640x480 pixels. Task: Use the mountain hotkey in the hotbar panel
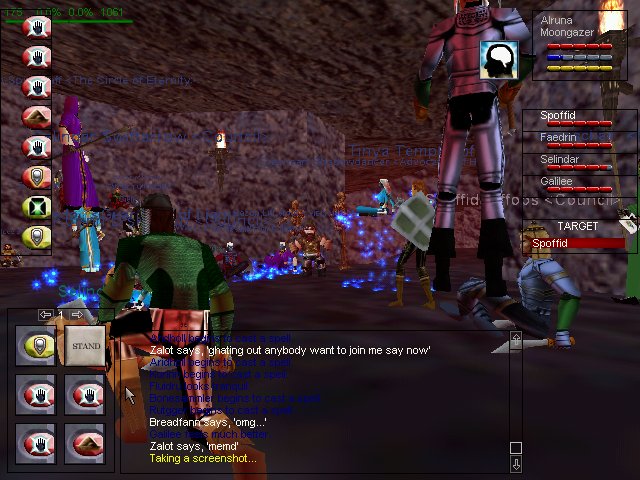86,440
